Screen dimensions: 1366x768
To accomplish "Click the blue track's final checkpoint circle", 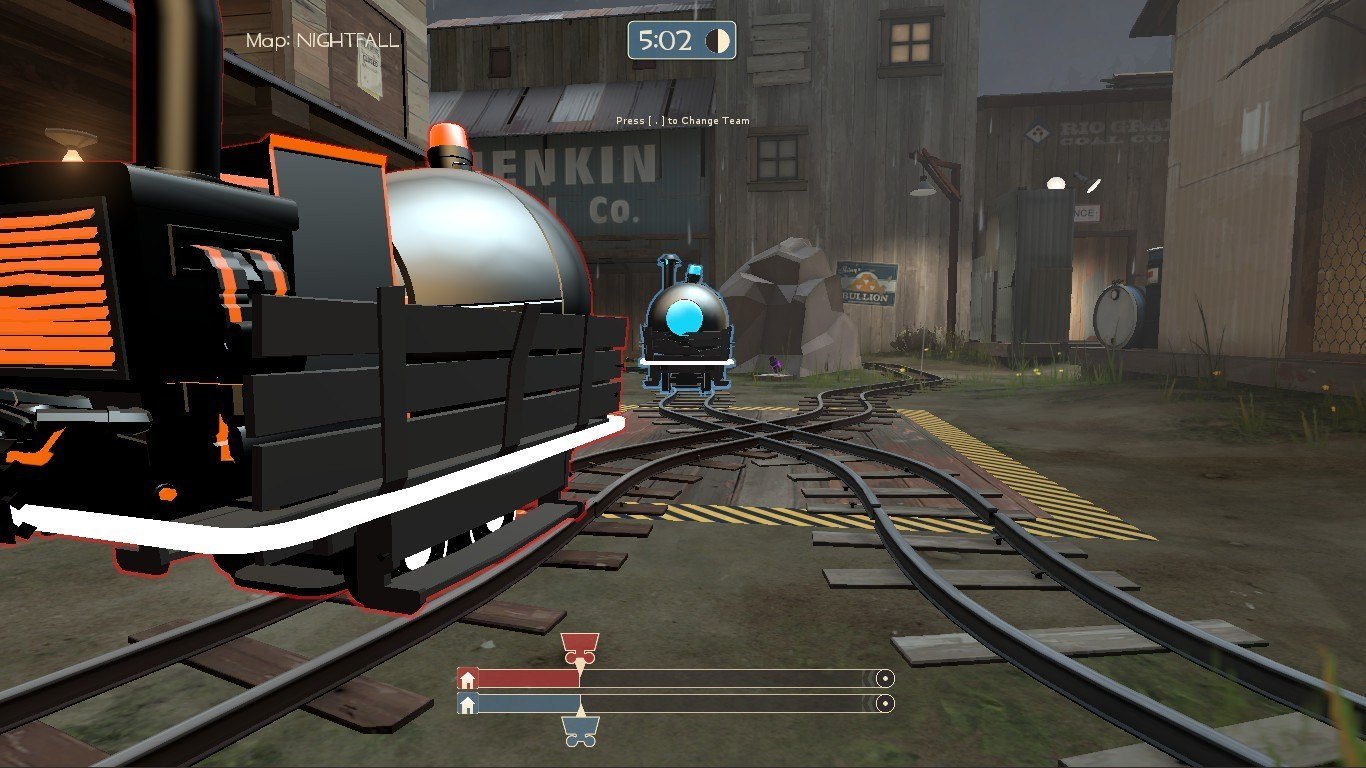I will [884, 704].
